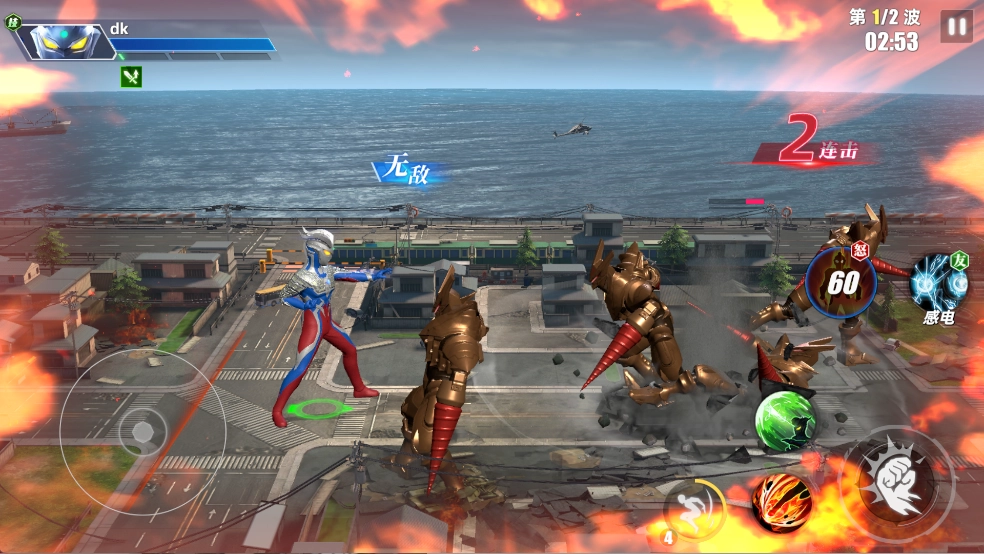Activate the green energy orb skill
The width and height of the screenshot is (984, 554).
click(x=784, y=420)
